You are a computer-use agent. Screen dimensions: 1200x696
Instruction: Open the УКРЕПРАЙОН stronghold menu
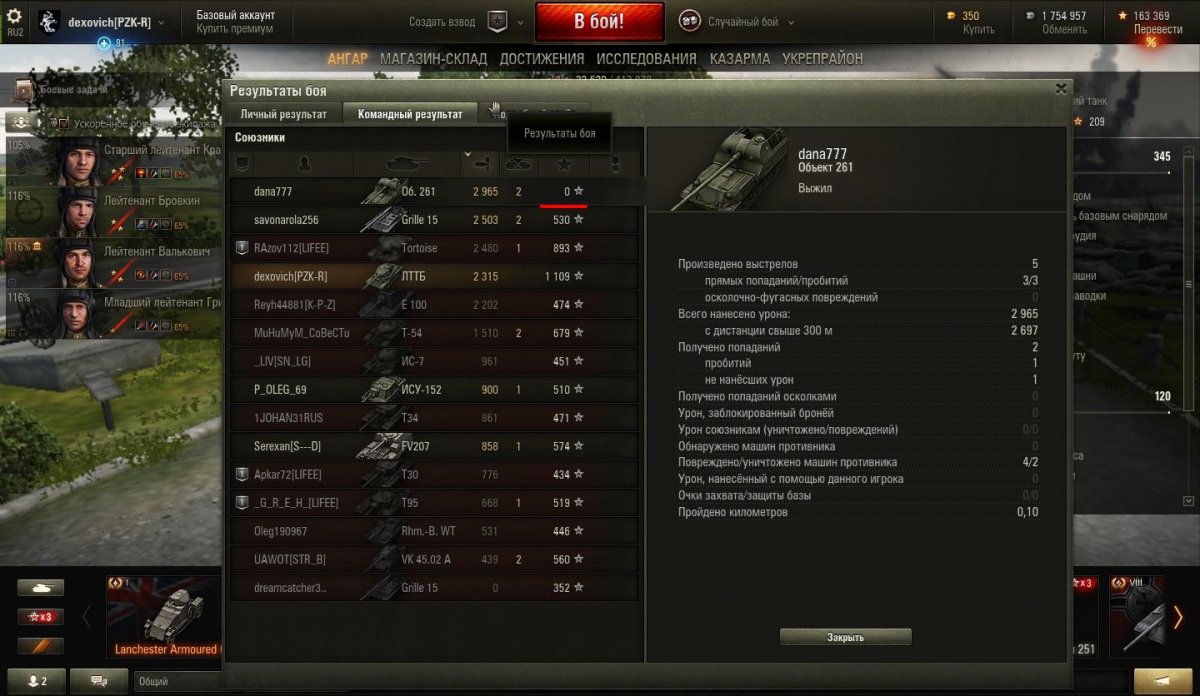tap(822, 59)
